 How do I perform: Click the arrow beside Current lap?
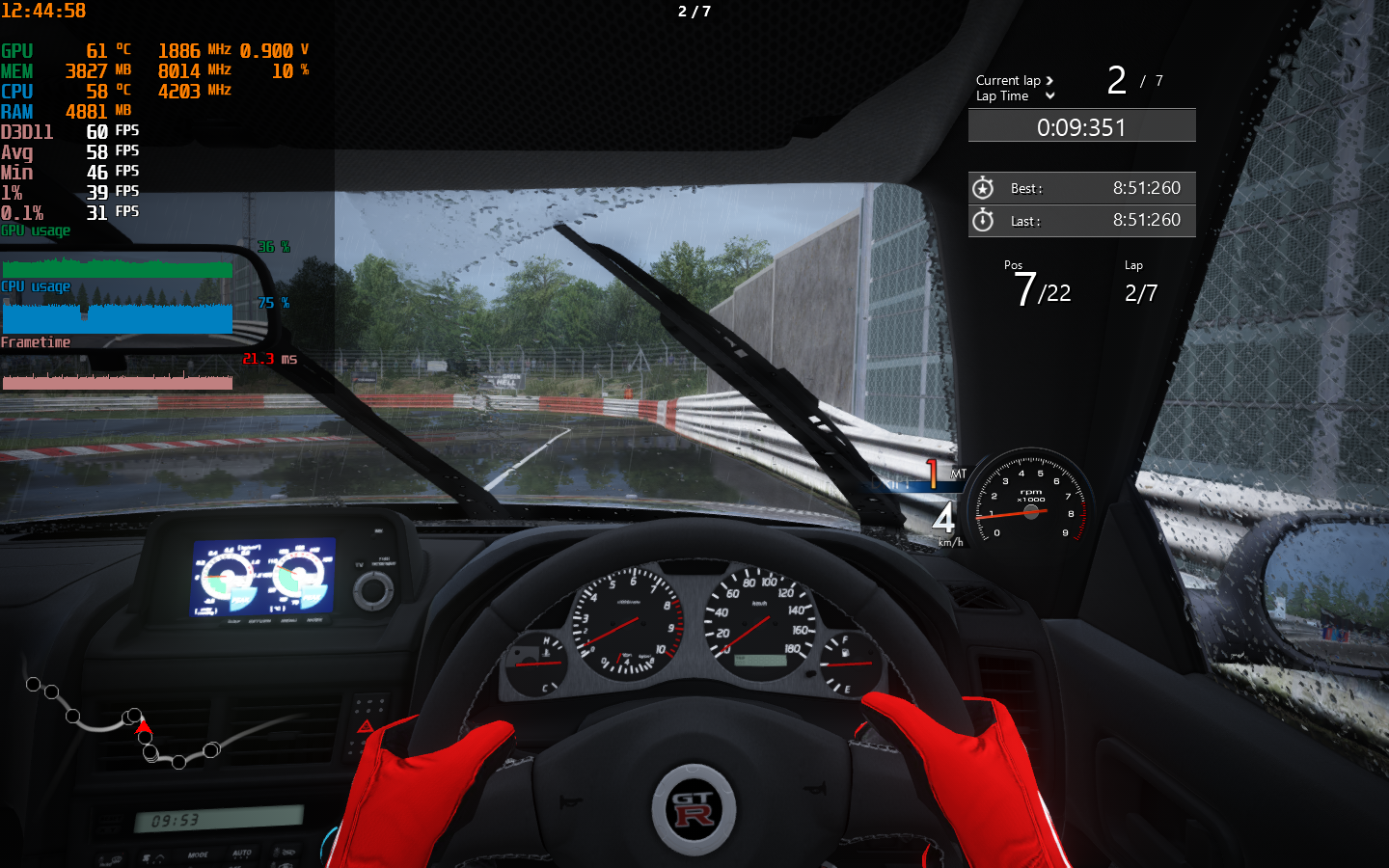point(1049,81)
